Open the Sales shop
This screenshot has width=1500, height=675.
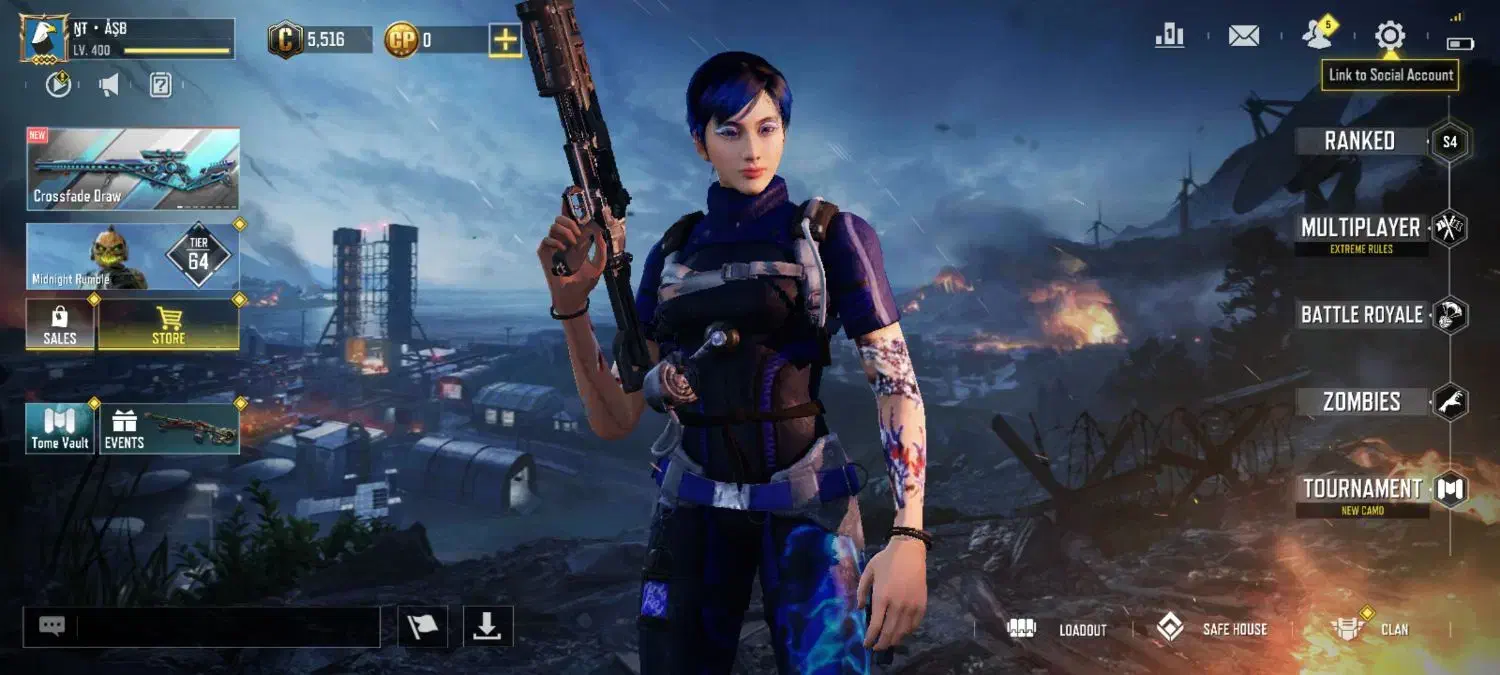(60, 325)
